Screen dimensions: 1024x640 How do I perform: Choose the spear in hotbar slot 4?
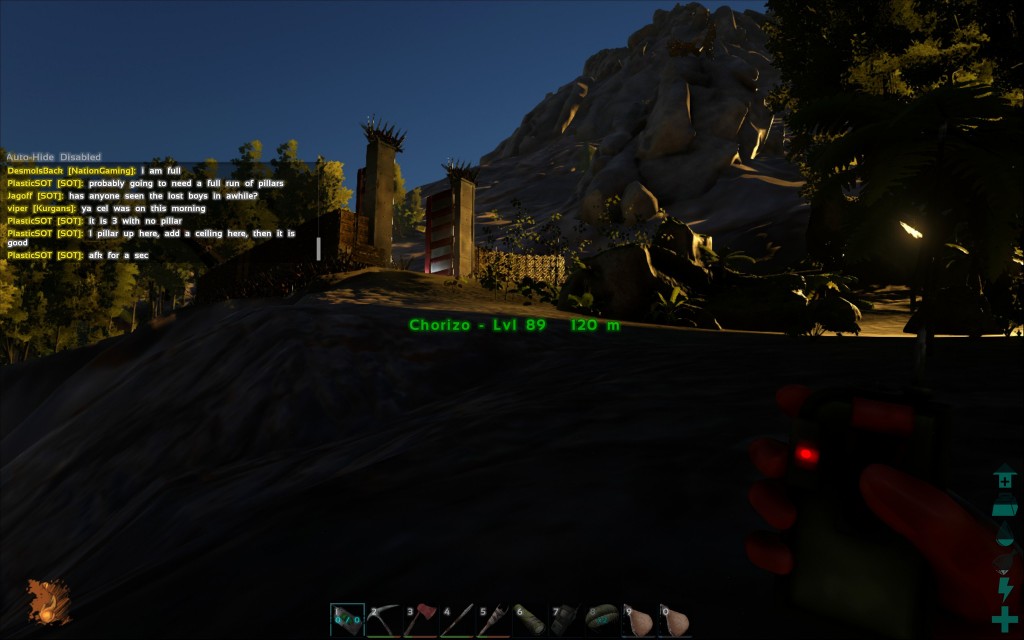tap(457, 621)
